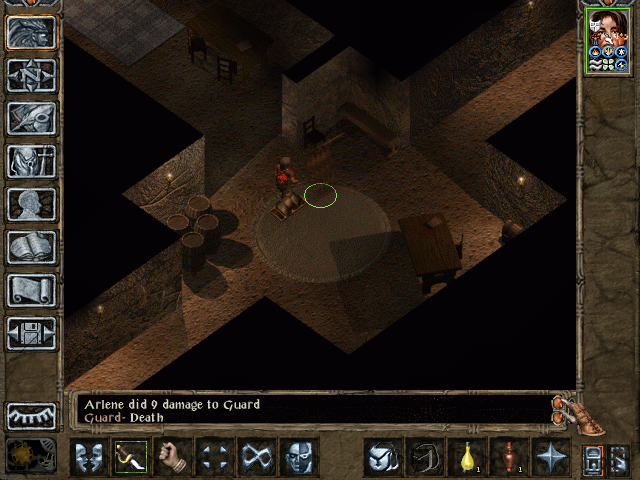Image resolution: width=640 pixels, height=480 pixels.
Task: Open the inventory screen
Action: [x=32, y=161]
